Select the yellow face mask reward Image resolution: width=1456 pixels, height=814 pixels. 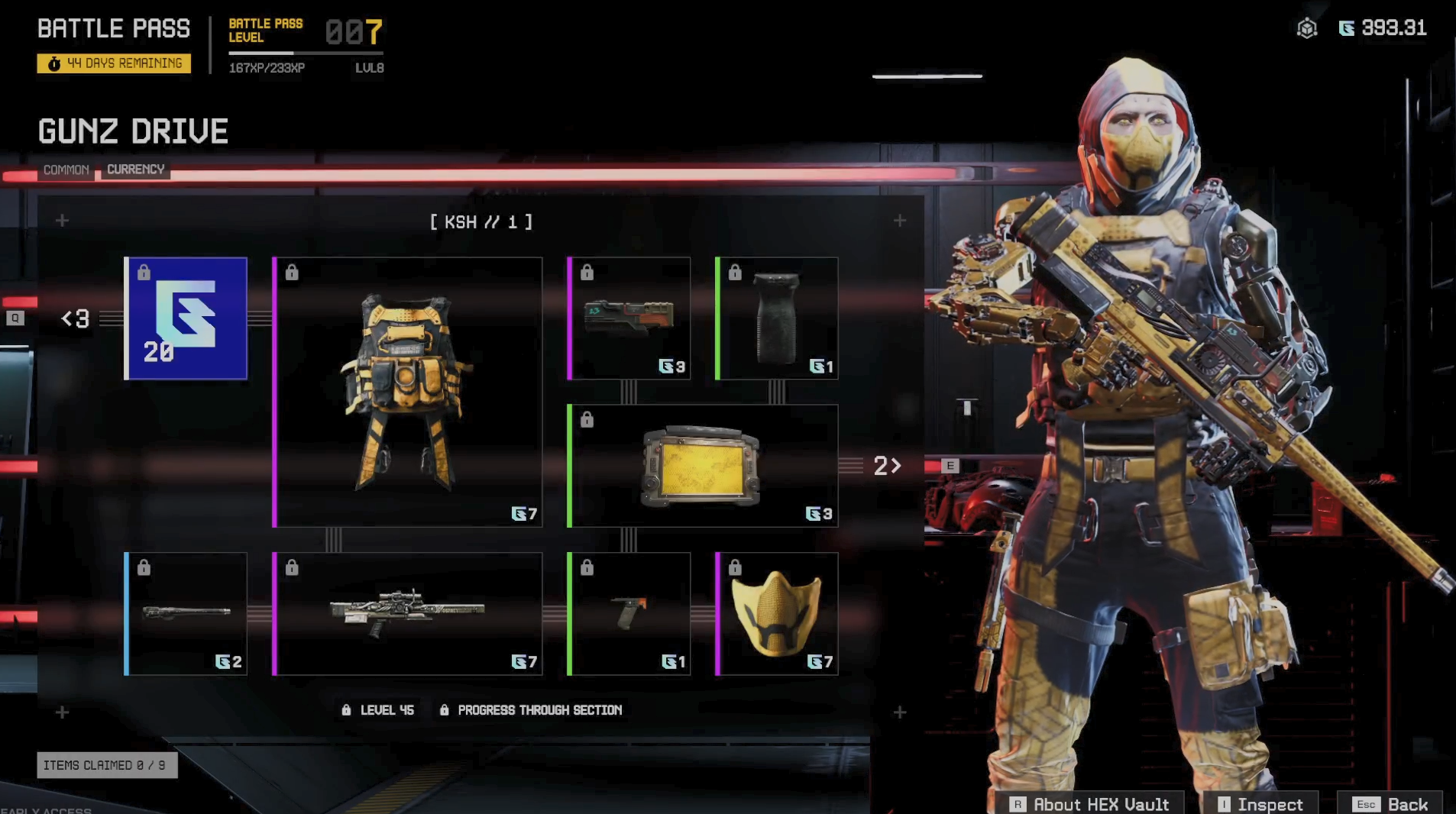click(777, 614)
